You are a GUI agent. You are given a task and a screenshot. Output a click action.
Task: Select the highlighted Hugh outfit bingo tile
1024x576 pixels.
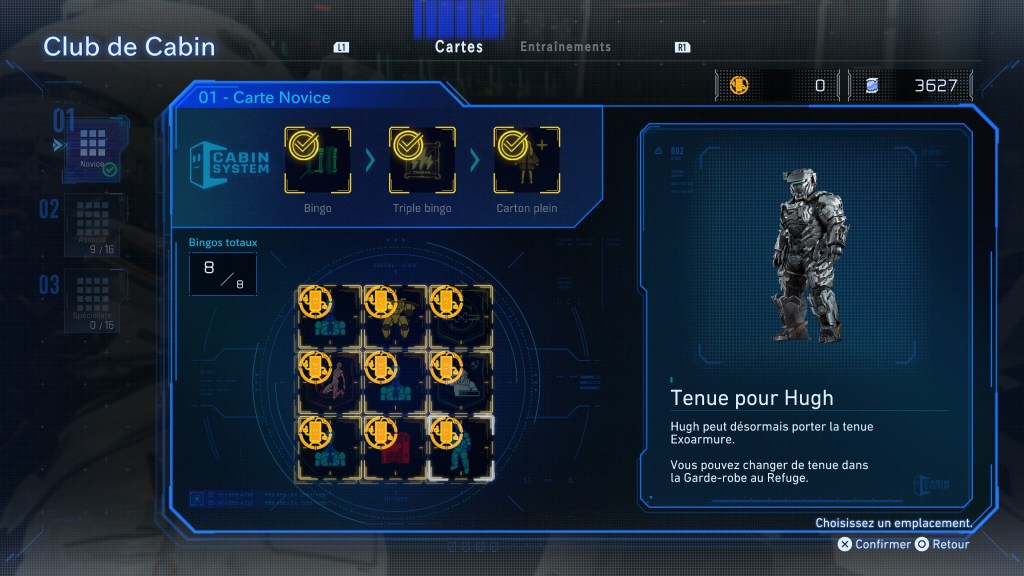pyautogui.click(x=460, y=447)
